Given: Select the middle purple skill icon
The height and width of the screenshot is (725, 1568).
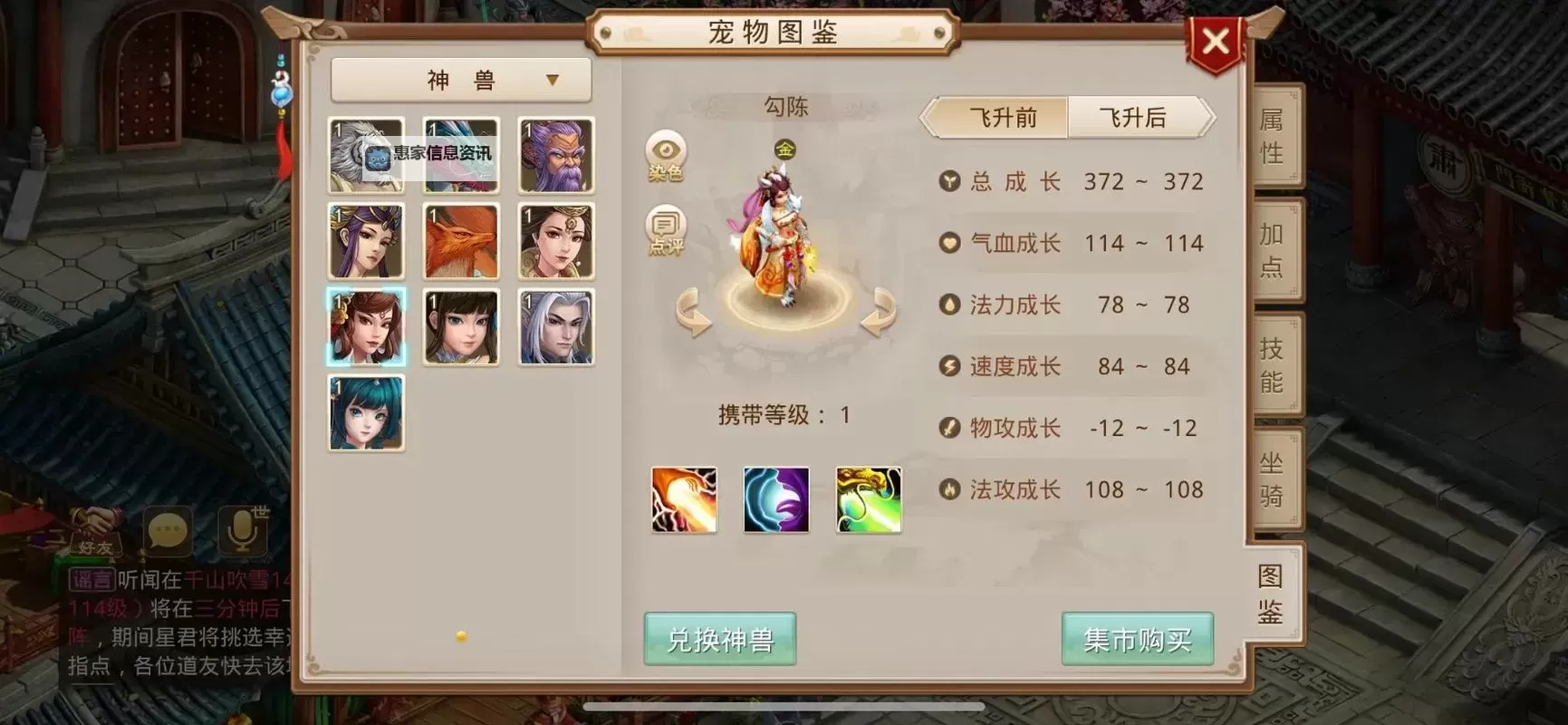Looking at the screenshot, I should click(776, 498).
